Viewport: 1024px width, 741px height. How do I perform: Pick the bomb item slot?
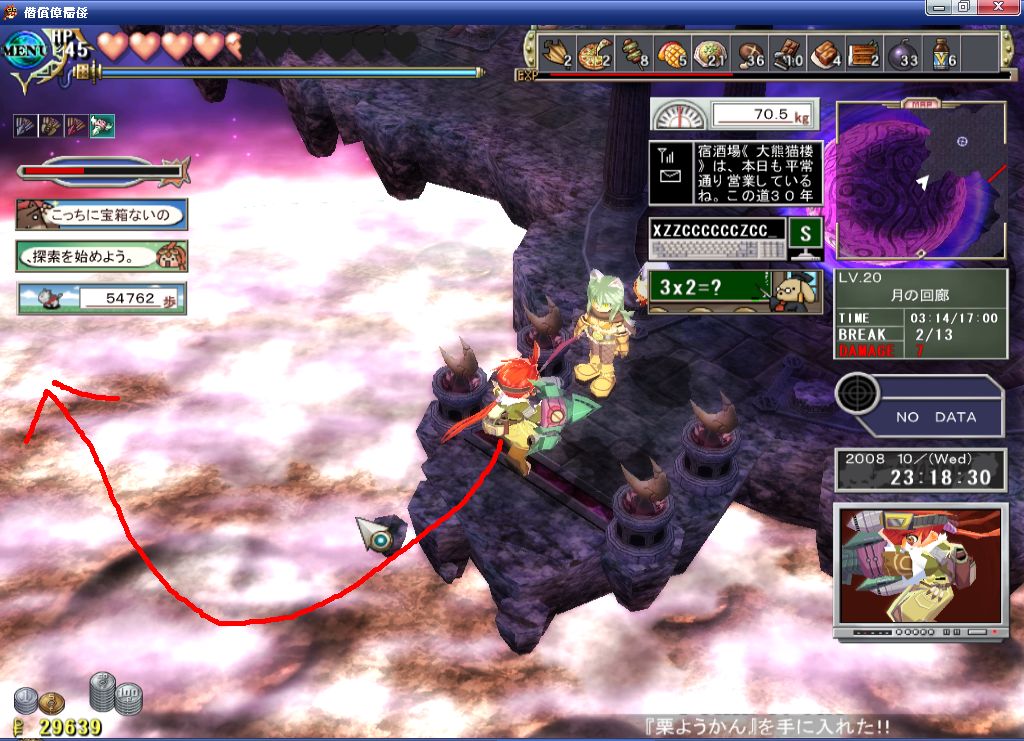click(904, 52)
